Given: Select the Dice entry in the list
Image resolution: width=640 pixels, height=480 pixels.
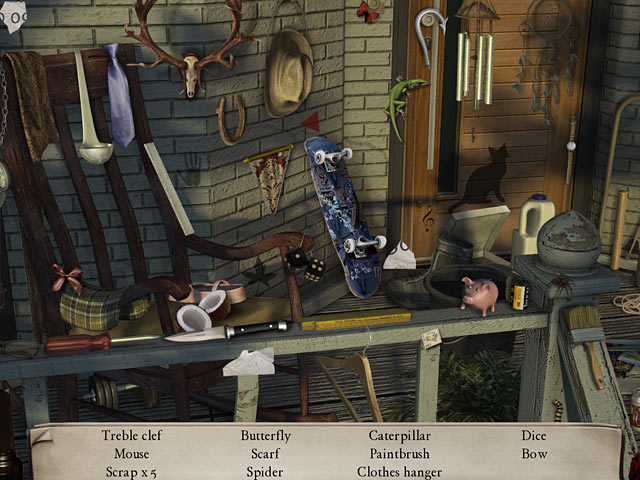Looking at the screenshot, I should pos(533,436).
